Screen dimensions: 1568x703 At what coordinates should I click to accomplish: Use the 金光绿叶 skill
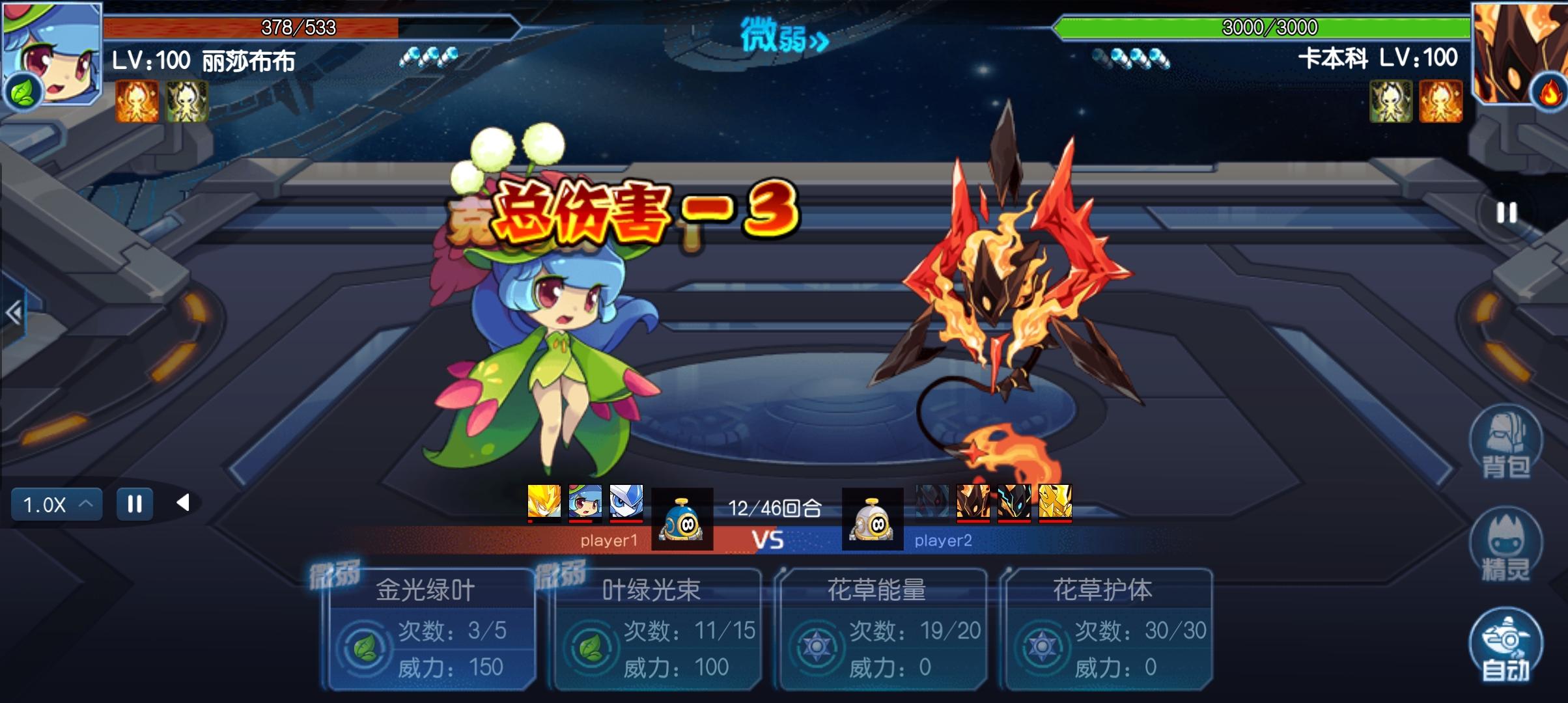430,629
